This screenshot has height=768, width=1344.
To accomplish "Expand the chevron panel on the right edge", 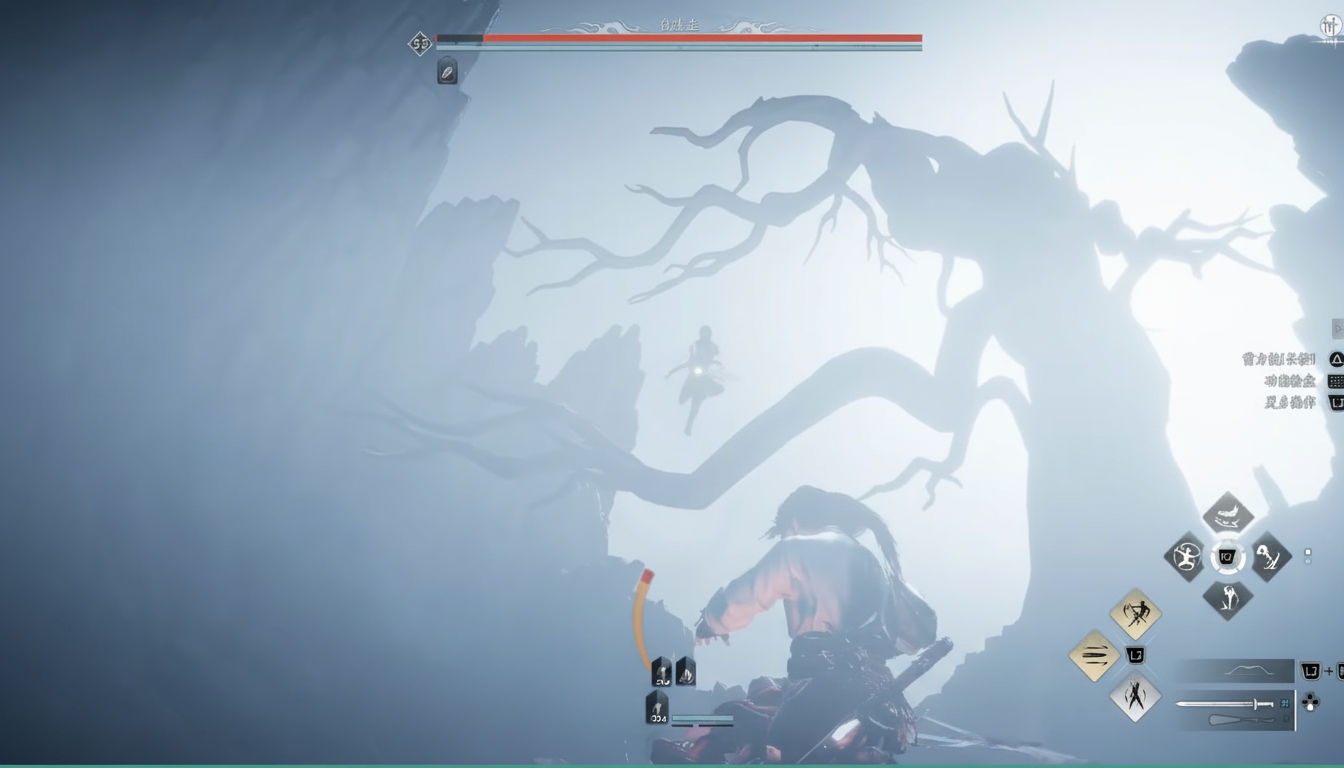I will point(1337,328).
